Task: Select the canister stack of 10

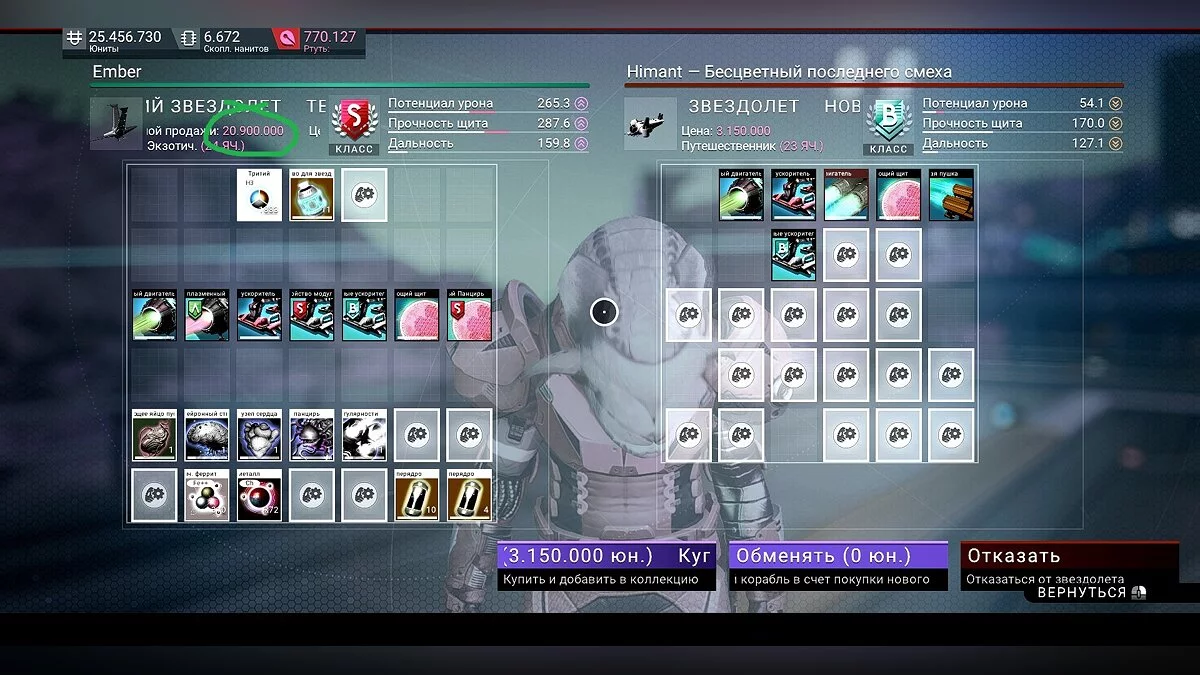Action: pos(416,495)
